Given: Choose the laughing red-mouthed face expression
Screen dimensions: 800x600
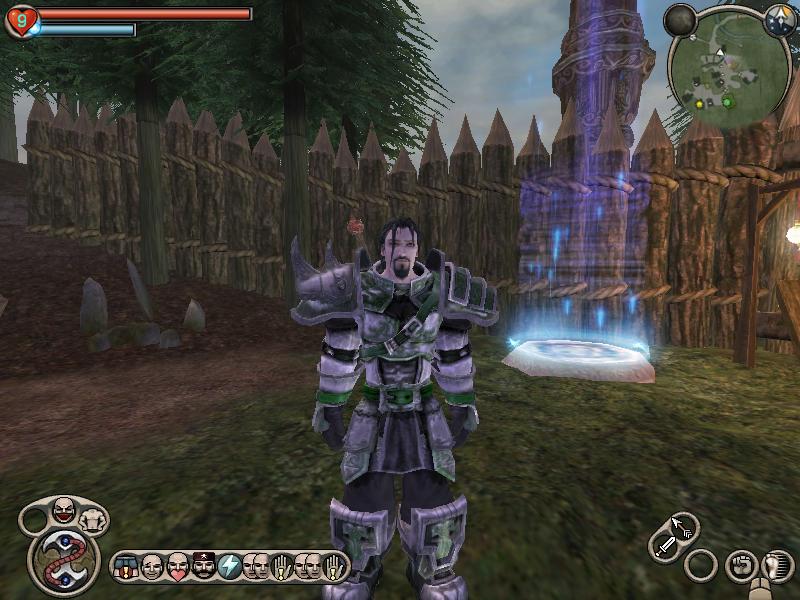Looking at the screenshot, I should [x=63, y=511].
